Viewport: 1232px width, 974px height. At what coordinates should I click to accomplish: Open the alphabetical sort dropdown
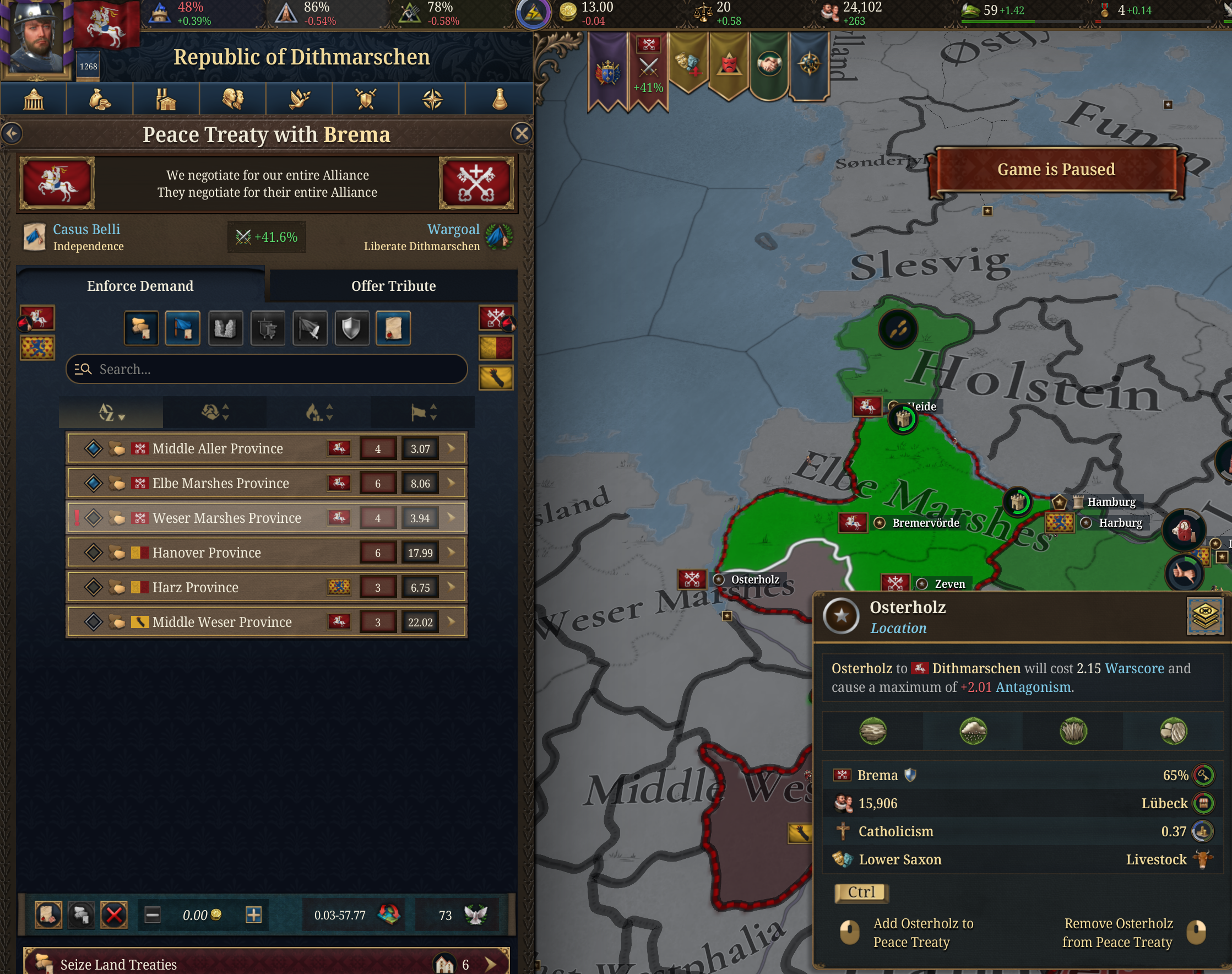pyautogui.click(x=111, y=412)
